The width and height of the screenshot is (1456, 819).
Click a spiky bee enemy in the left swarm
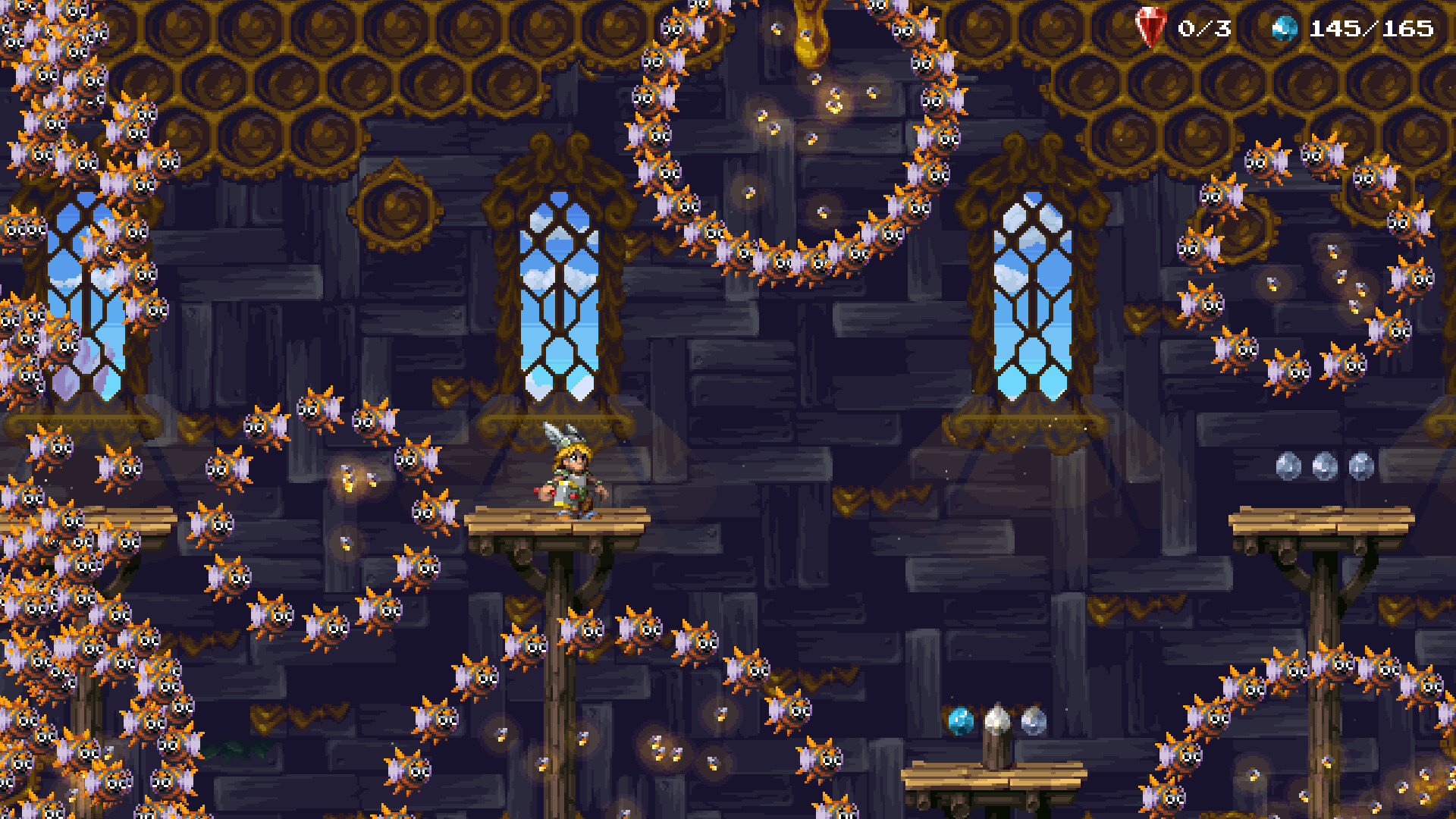(121, 470)
